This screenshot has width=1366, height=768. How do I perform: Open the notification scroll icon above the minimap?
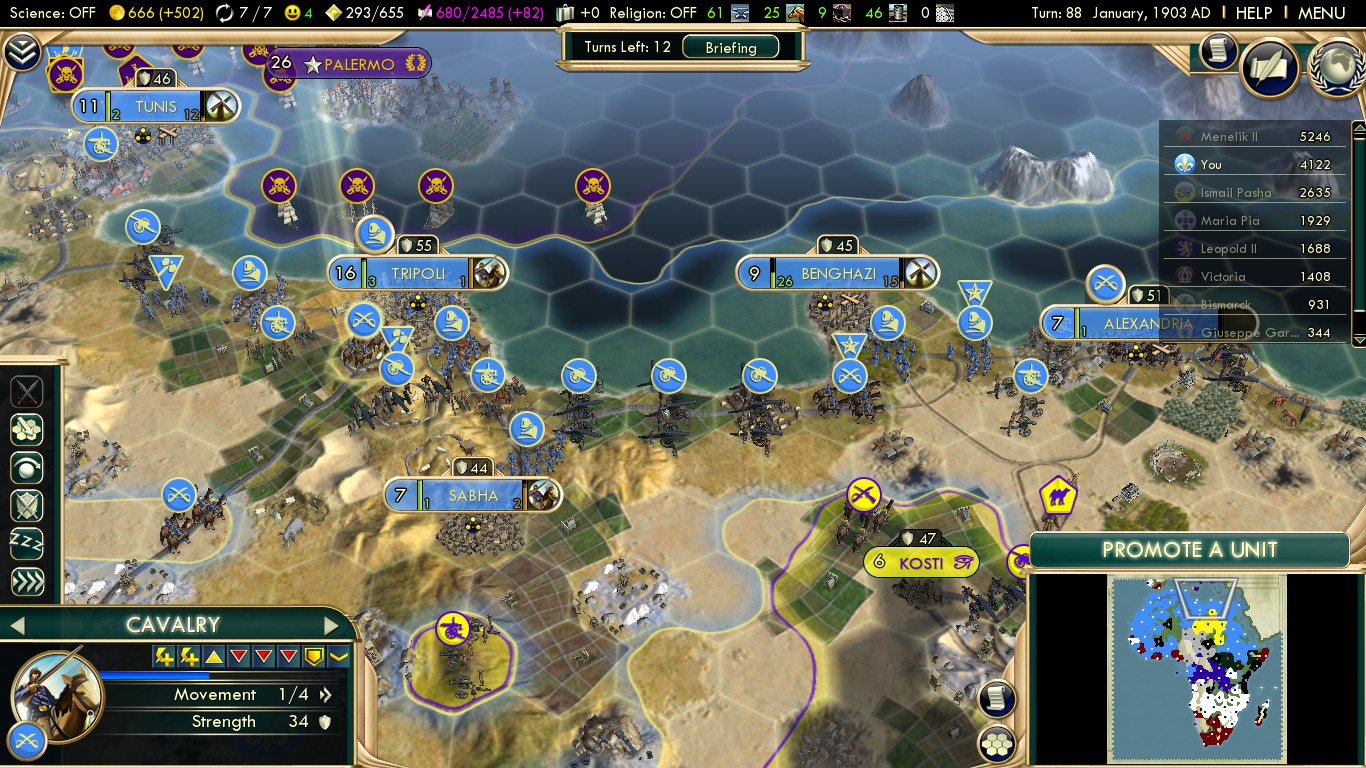tap(996, 698)
